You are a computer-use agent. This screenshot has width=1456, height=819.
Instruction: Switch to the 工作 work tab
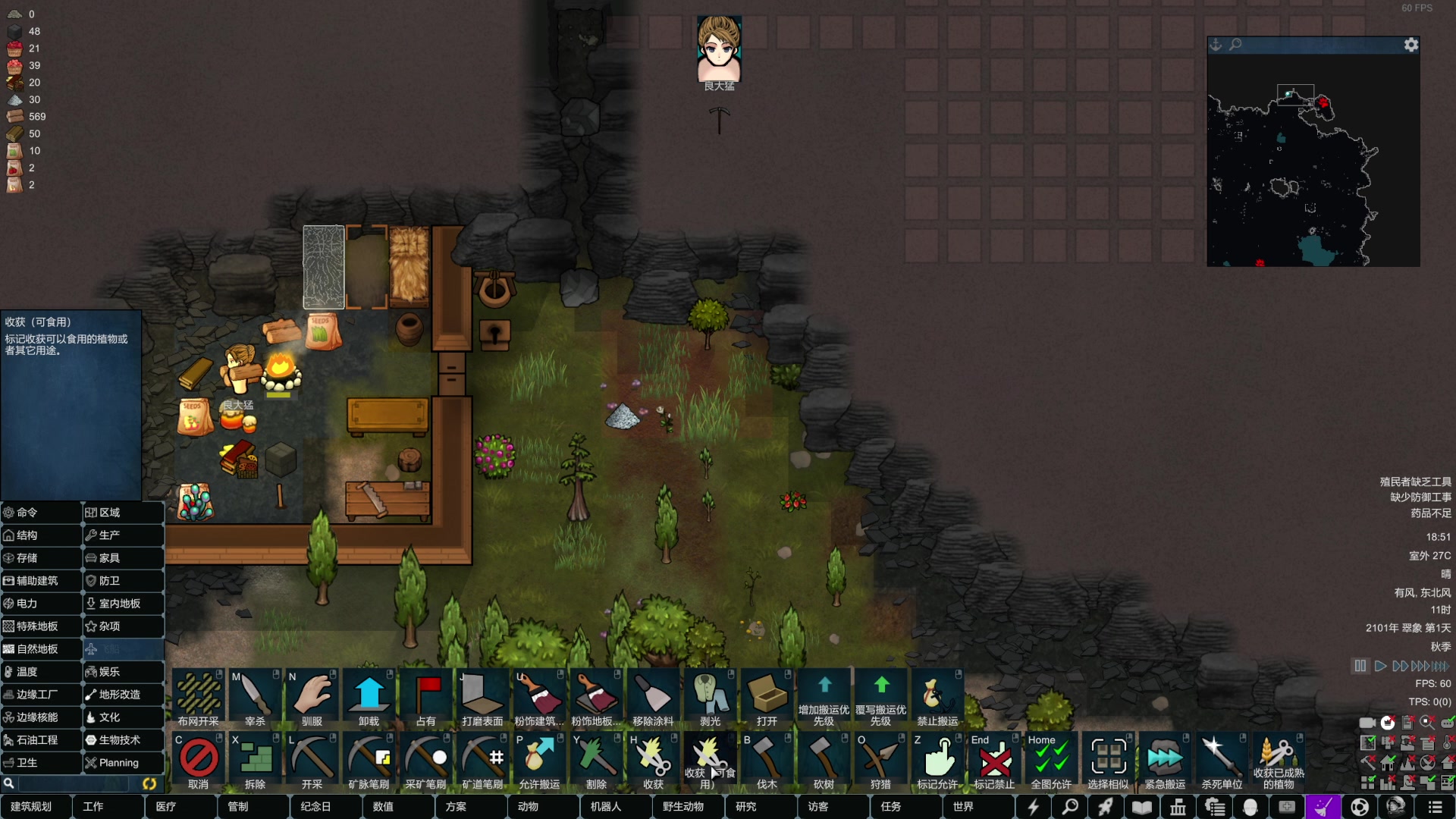[93, 806]
